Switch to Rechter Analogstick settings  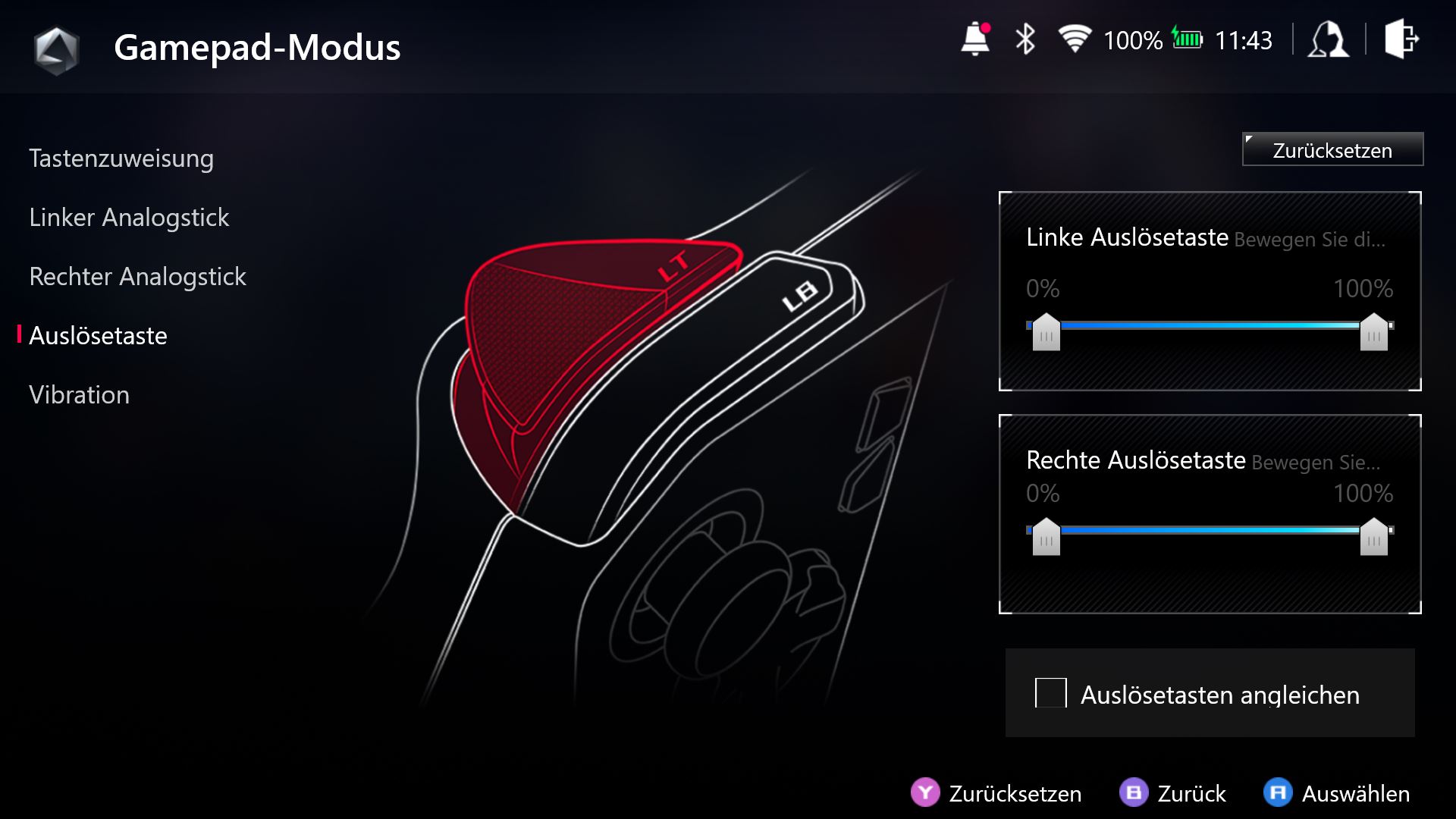pos(137,277)
